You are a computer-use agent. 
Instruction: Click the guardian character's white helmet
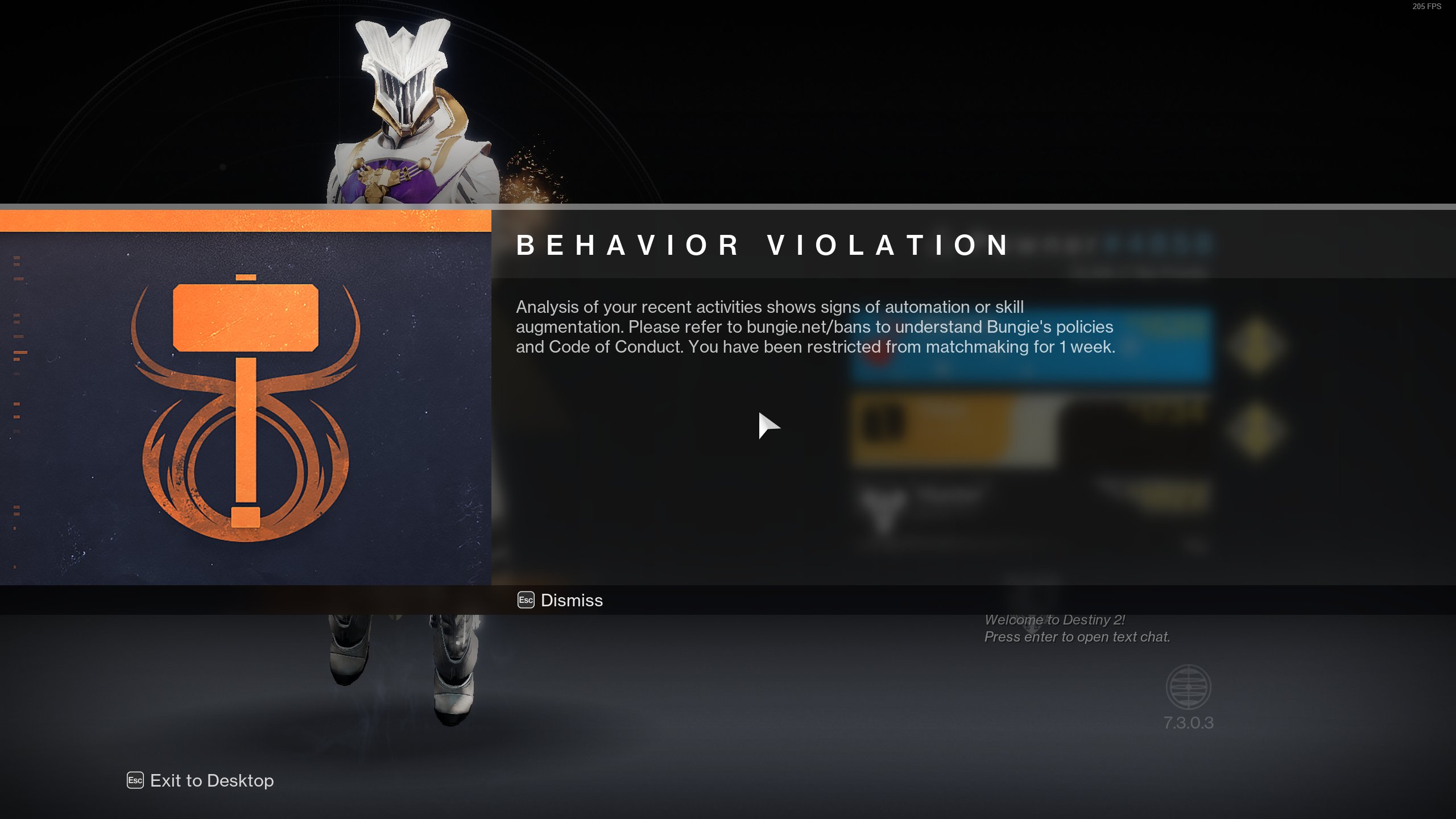point(404,63)
